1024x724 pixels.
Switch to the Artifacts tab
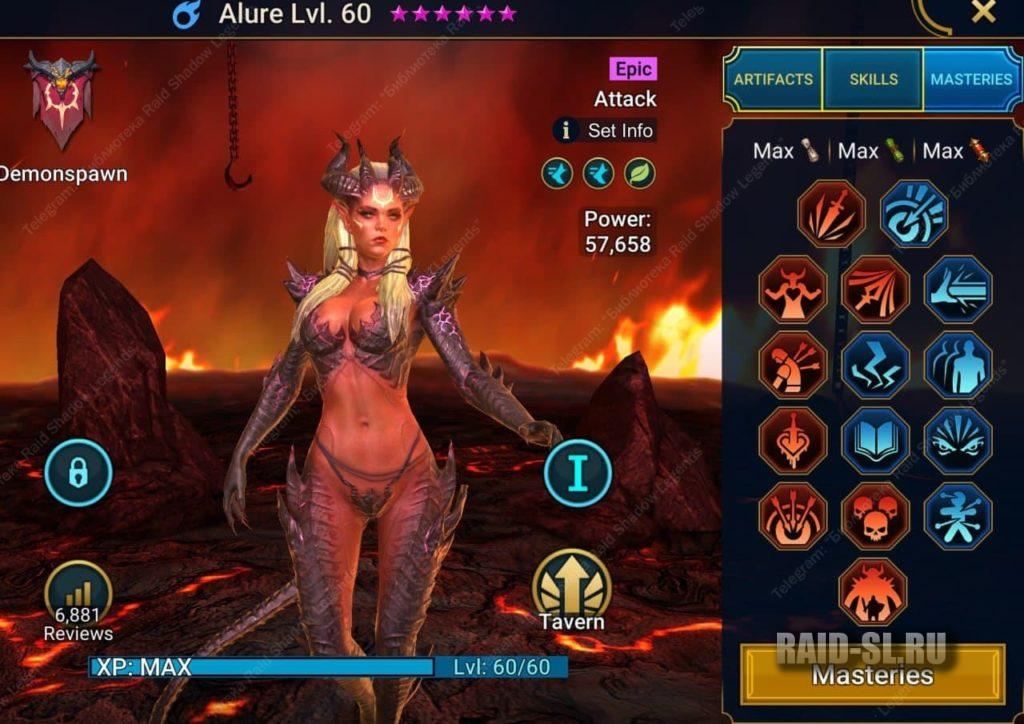773,79
